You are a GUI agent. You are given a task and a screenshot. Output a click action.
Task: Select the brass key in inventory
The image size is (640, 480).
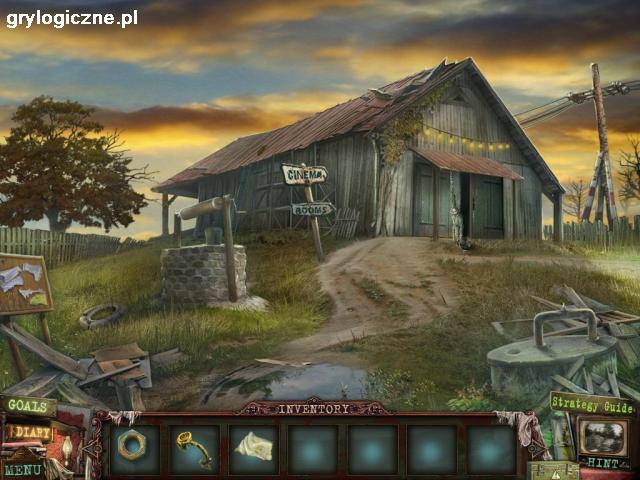coord(193,448)
